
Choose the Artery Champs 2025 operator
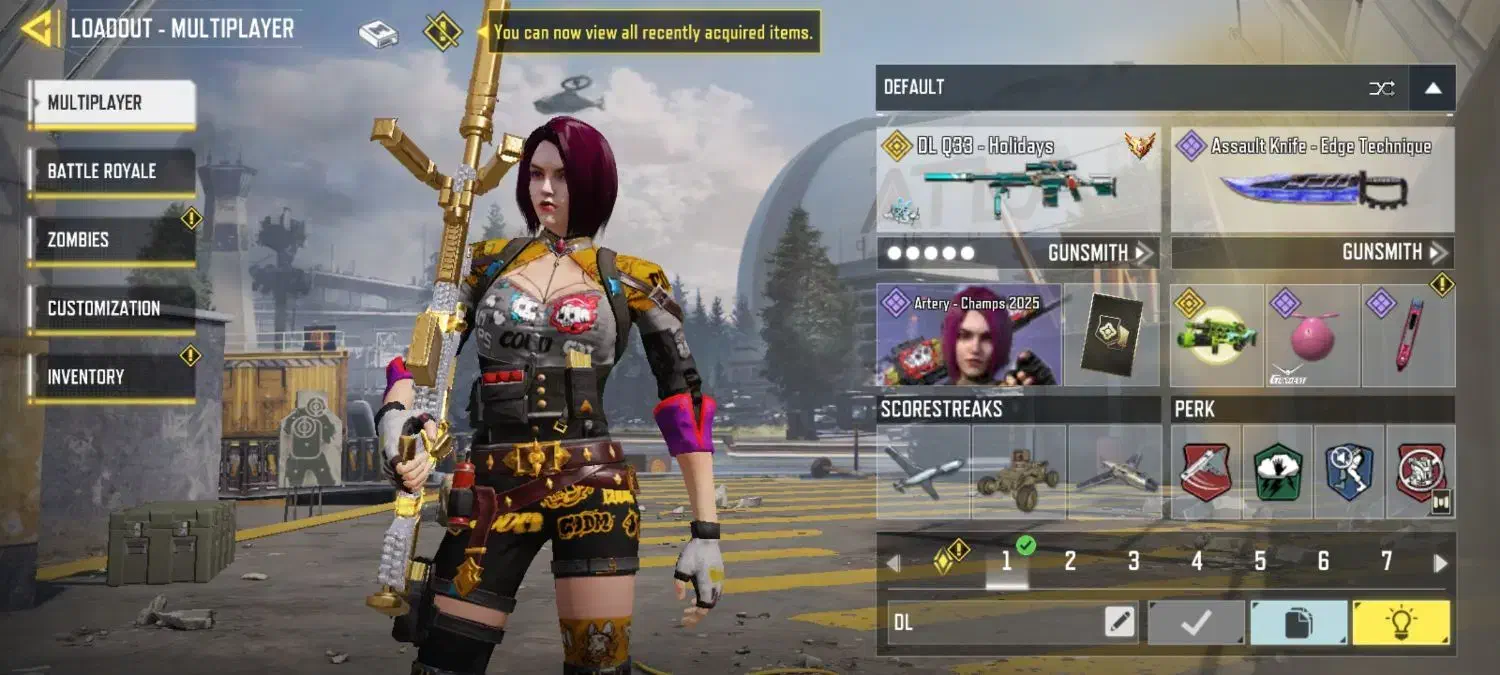point(968,335)
